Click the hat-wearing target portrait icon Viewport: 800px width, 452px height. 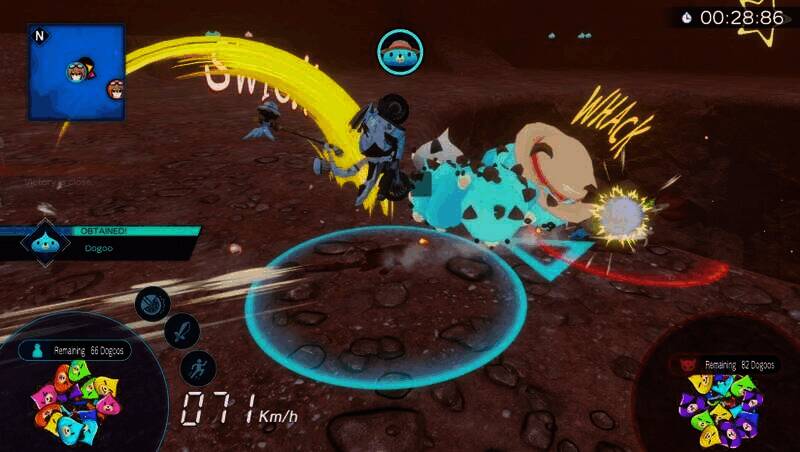(400, 52)
